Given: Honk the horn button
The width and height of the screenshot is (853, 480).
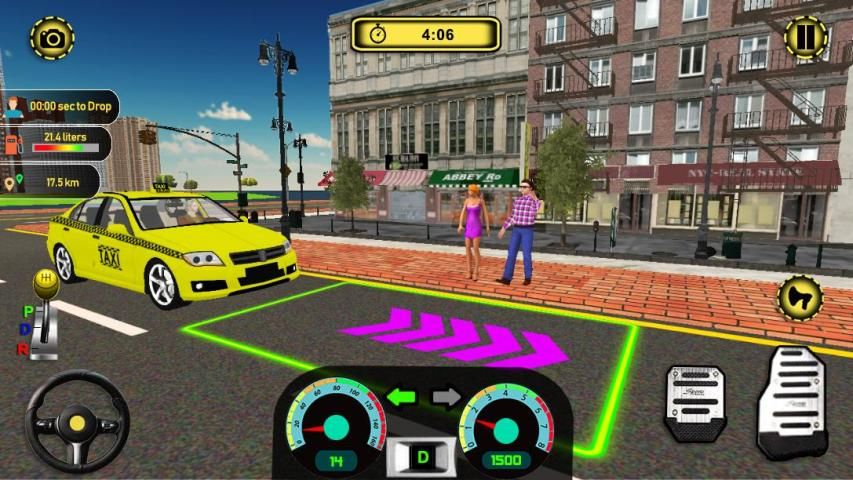Looking at the screenshot, I should click(800, 297).
